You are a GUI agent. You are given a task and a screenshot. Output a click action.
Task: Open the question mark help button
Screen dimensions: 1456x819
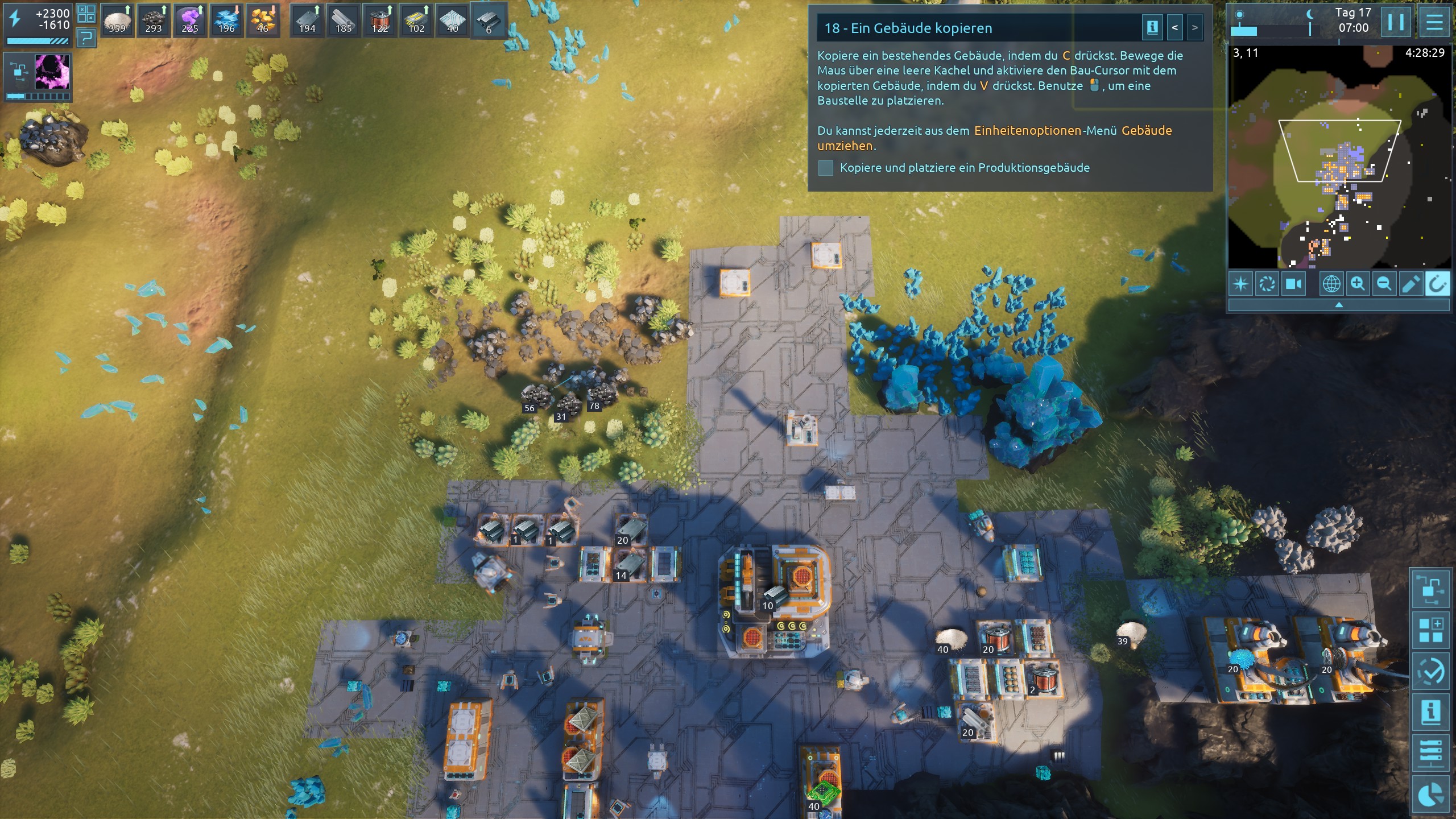point(86,38)
